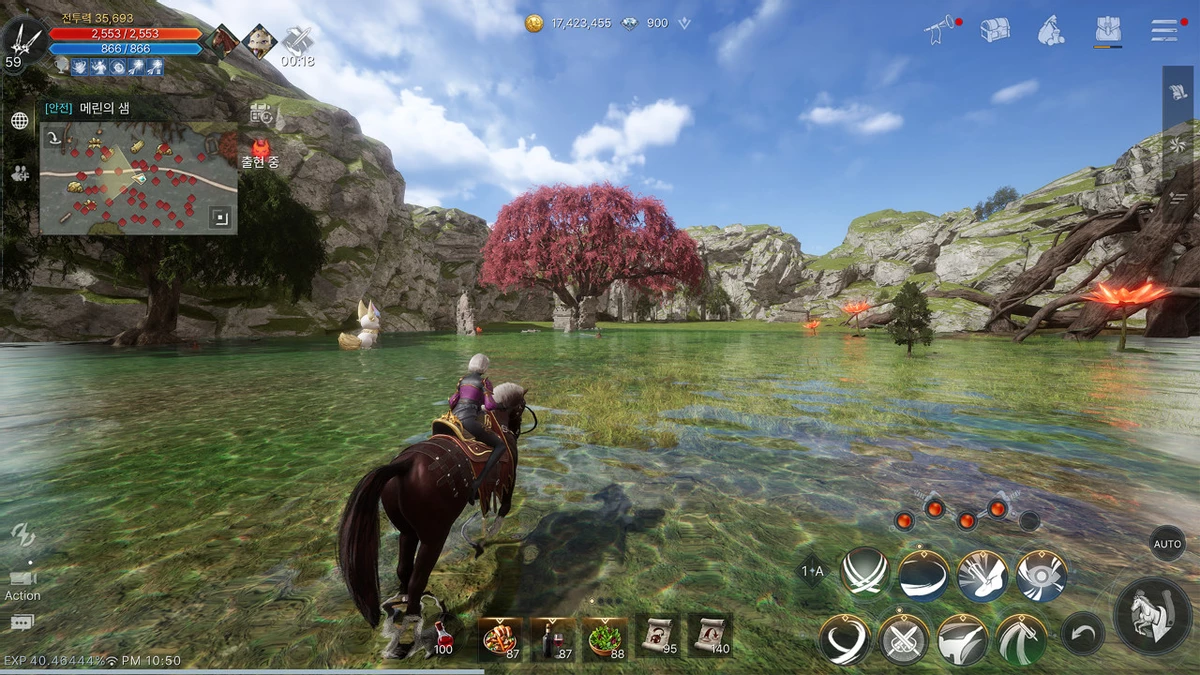Trigger the kicking foot skill

(x=982, y=577)
